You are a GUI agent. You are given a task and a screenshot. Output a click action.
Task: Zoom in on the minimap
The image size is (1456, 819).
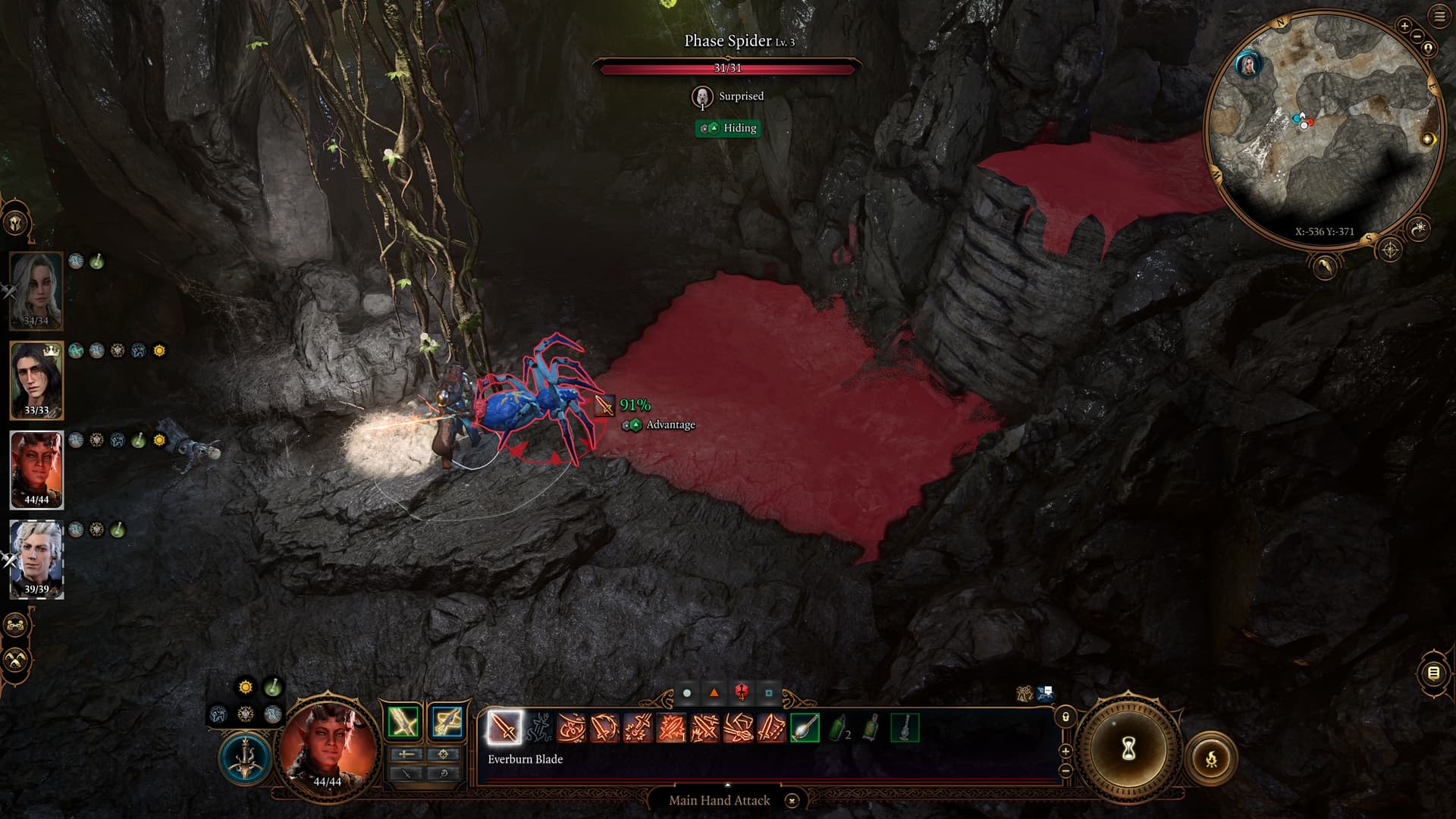tap(1404, 27)
